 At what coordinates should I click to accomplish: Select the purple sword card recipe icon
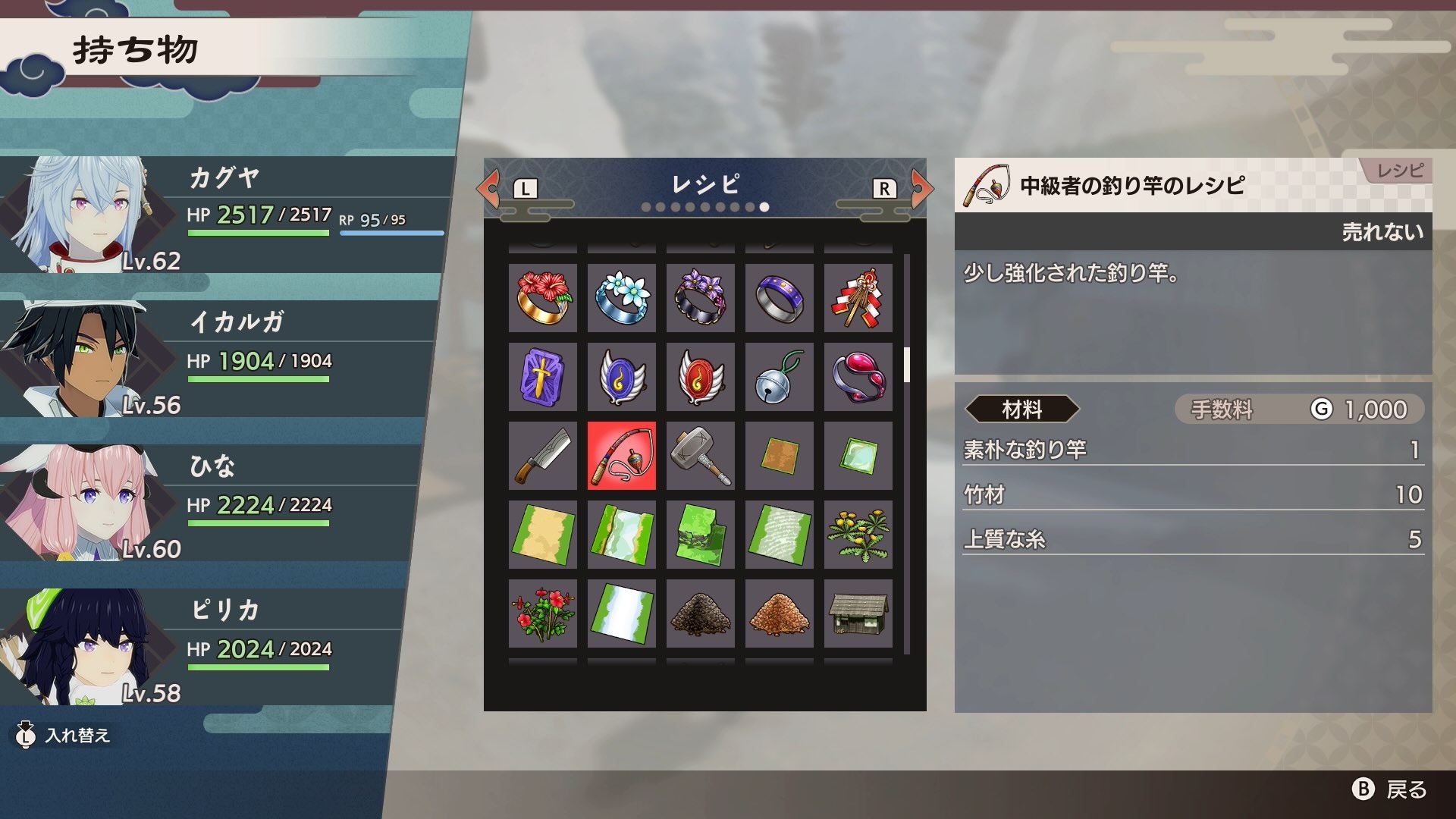coord(542,377)
